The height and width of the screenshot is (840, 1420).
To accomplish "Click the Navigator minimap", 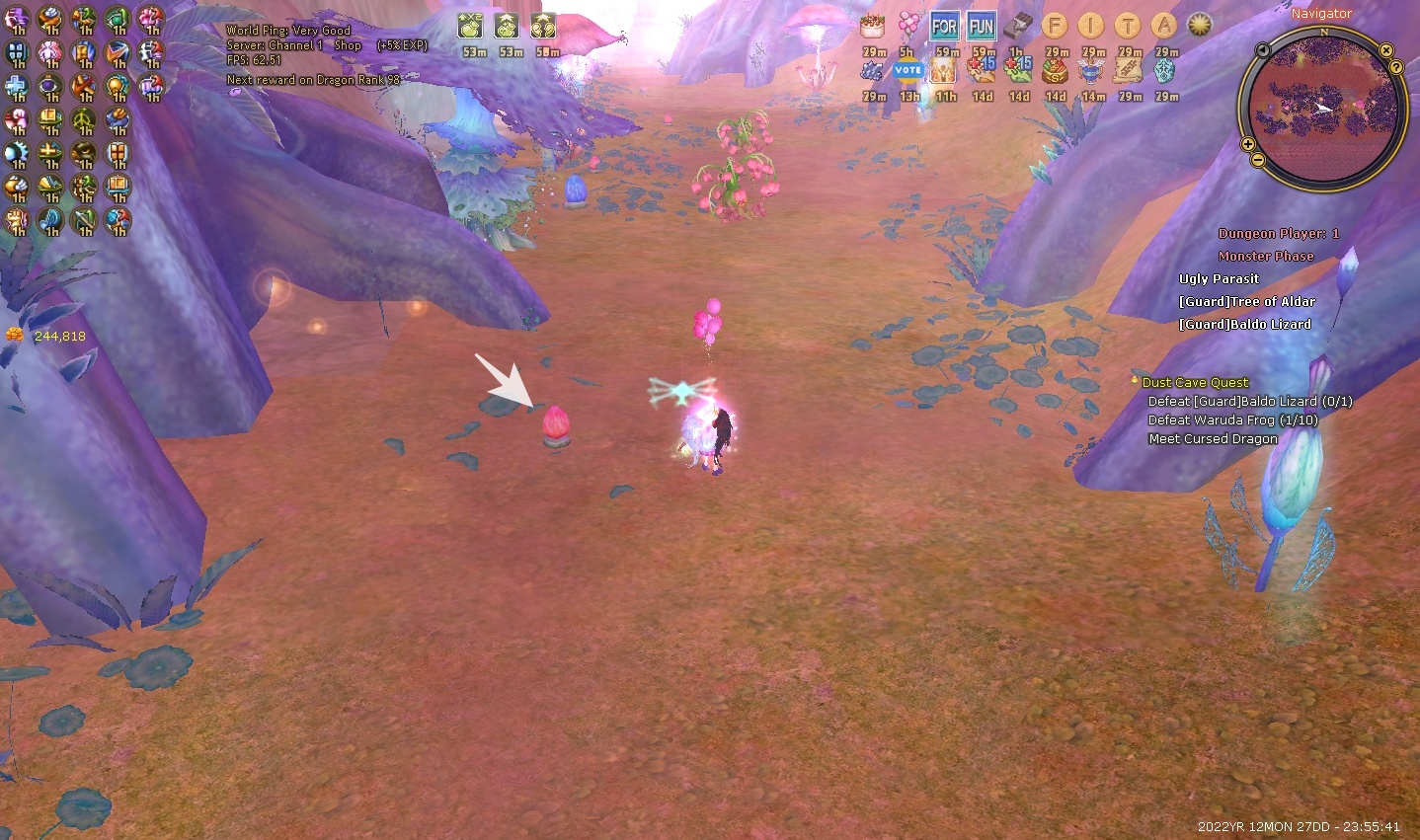I will [x=1322, y=107].
